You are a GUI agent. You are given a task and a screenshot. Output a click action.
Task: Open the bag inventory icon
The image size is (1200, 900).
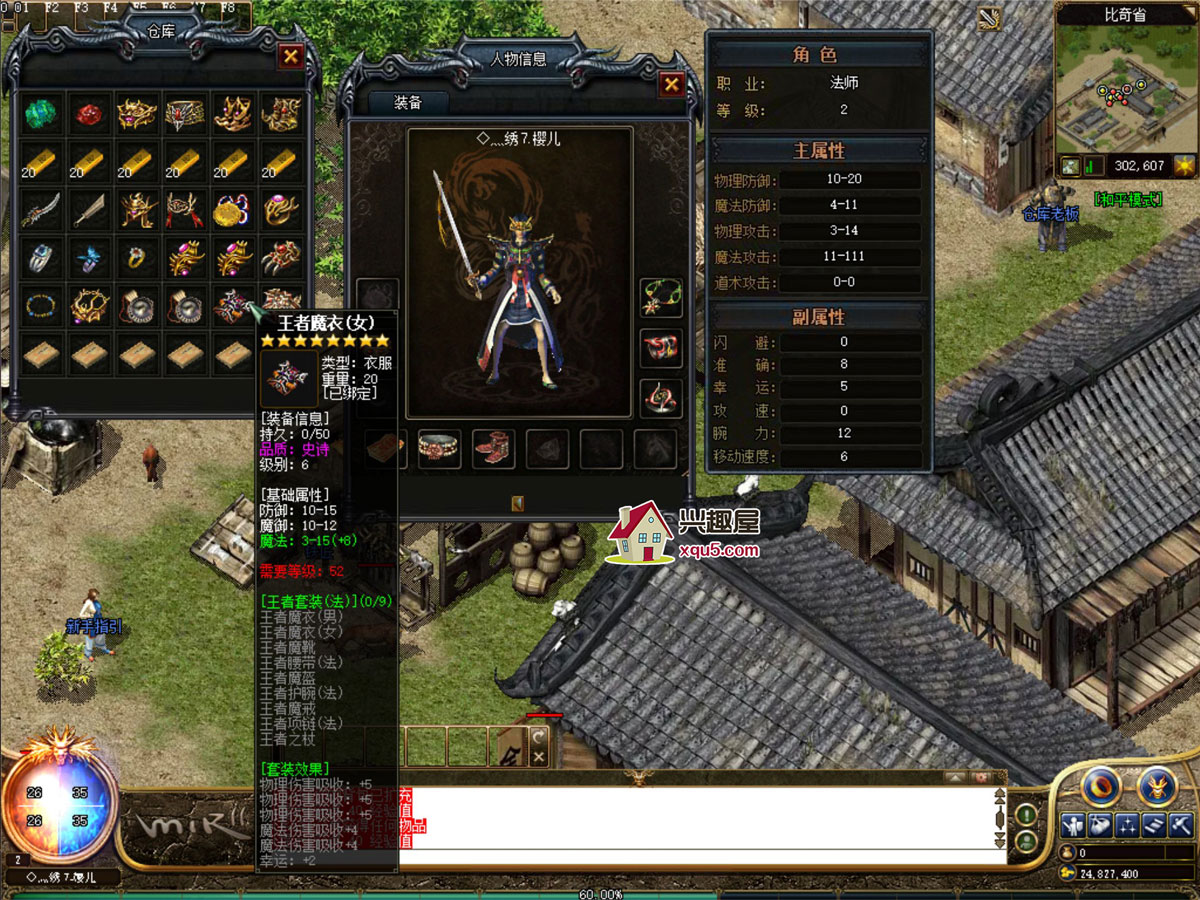pyautogui.click(x=1100, y=826)
